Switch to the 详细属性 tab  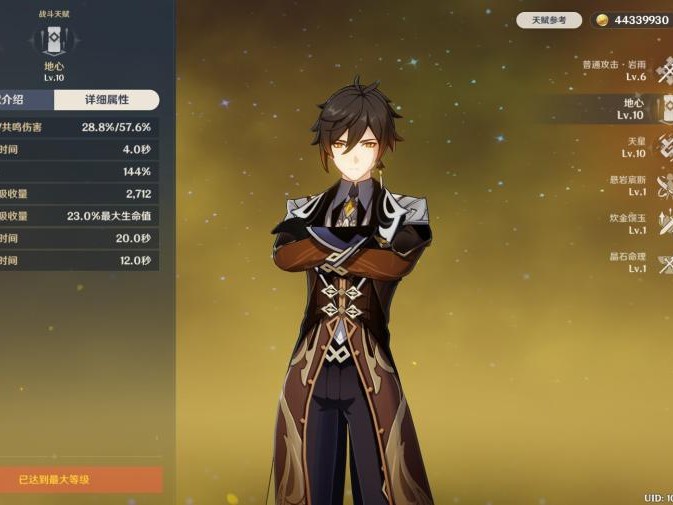(x=106, y=100)
